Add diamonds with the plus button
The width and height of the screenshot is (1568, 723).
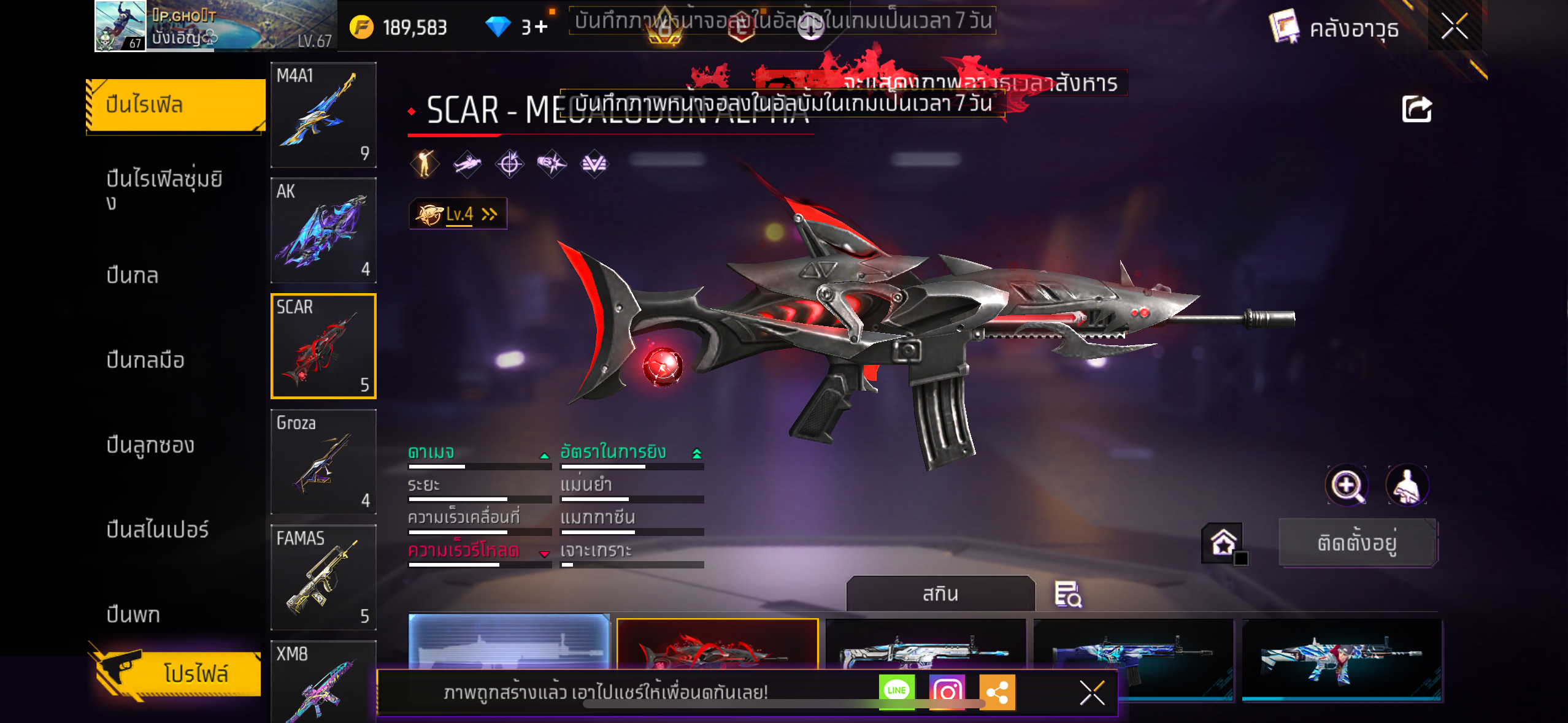[x=541, y=27]
